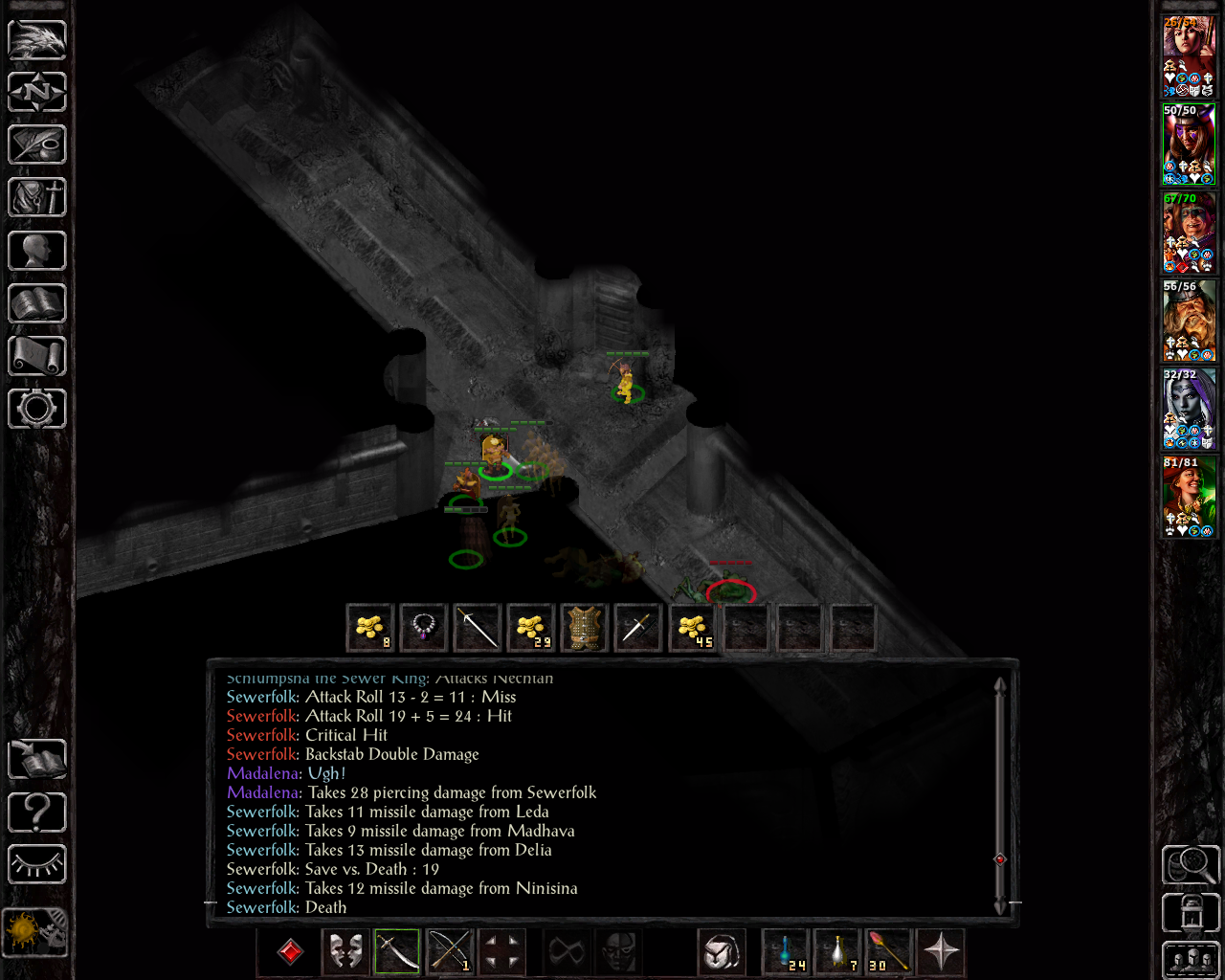
Task: Select the pale drow portrait with 32/32
Action: [1188, 408]
